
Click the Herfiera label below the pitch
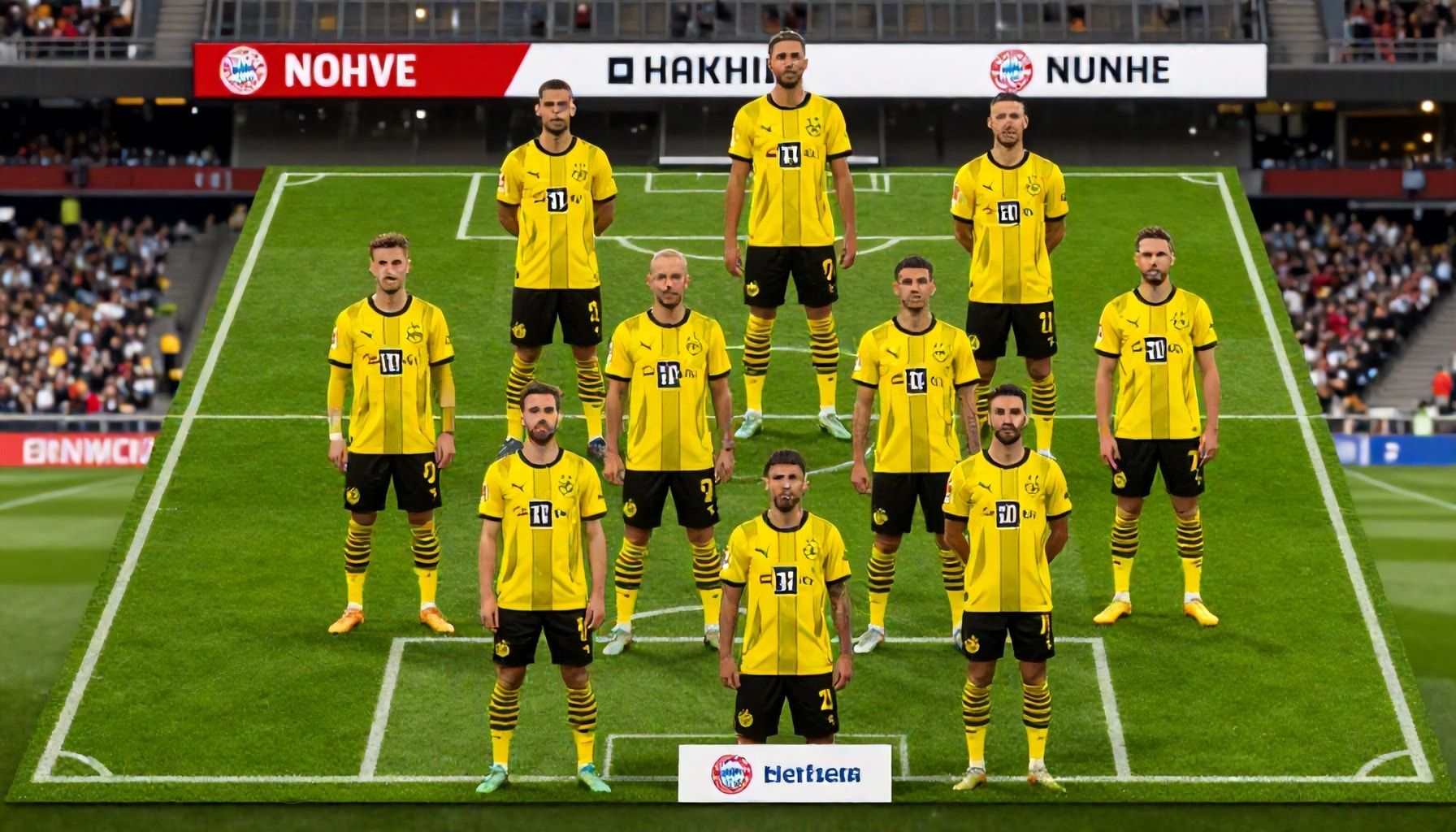point(785,773)
